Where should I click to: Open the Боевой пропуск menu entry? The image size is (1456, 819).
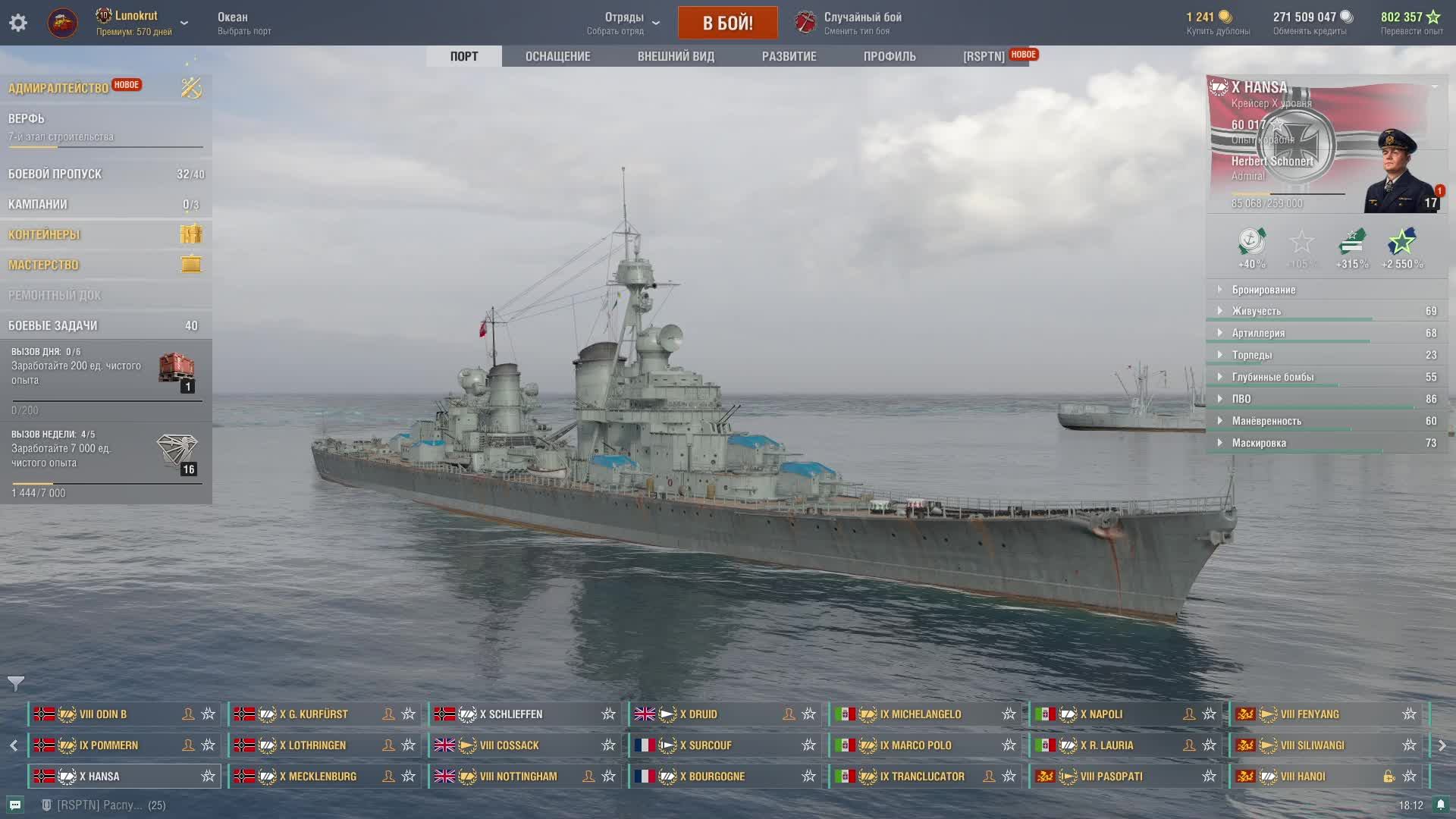pyautogui.click(x=55, y=174)
